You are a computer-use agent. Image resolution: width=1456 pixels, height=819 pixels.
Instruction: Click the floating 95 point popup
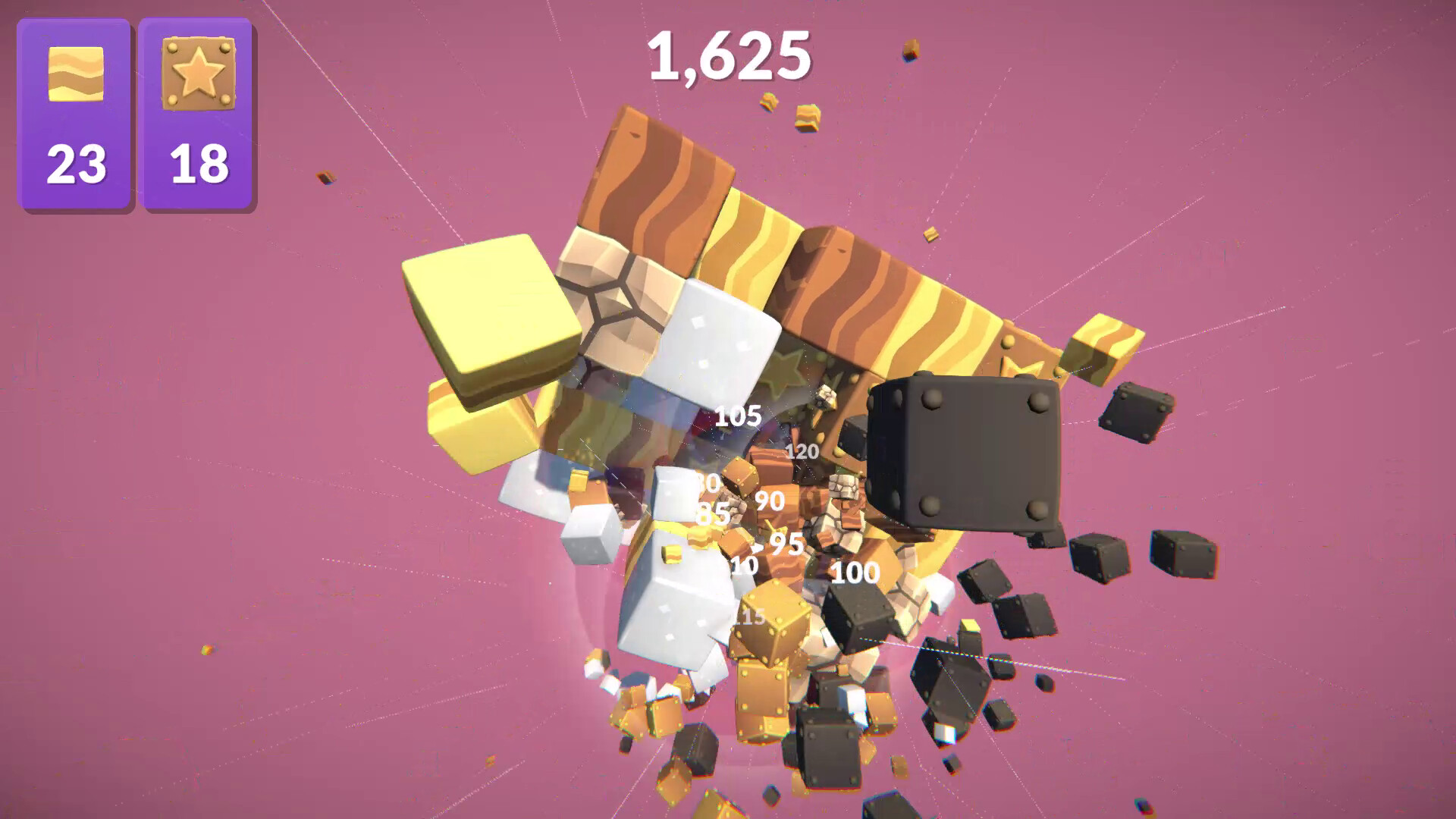click(x=786, y=543)
